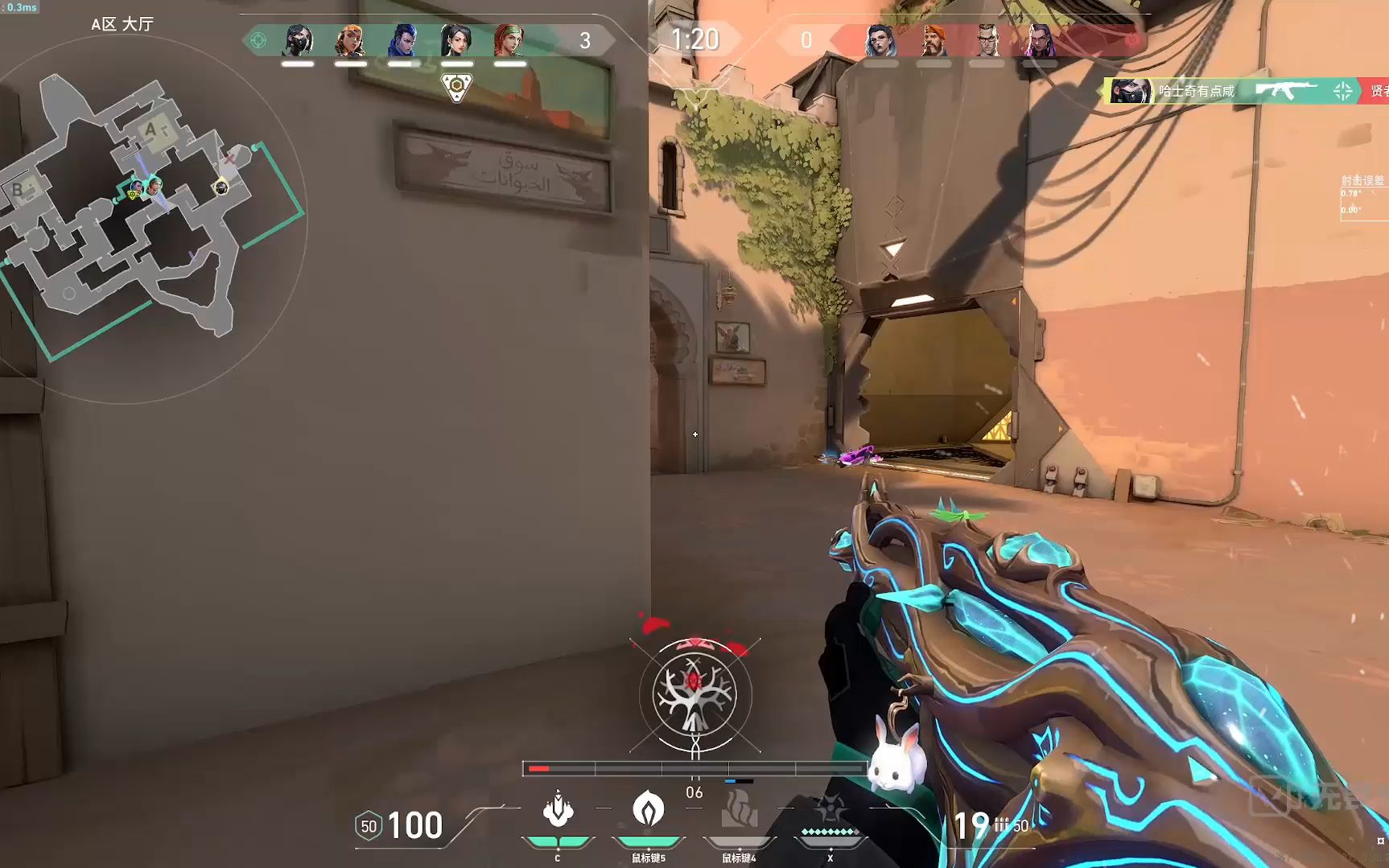Activate the flame ability icon
The image size is (1389, 868).
[648, 809]
